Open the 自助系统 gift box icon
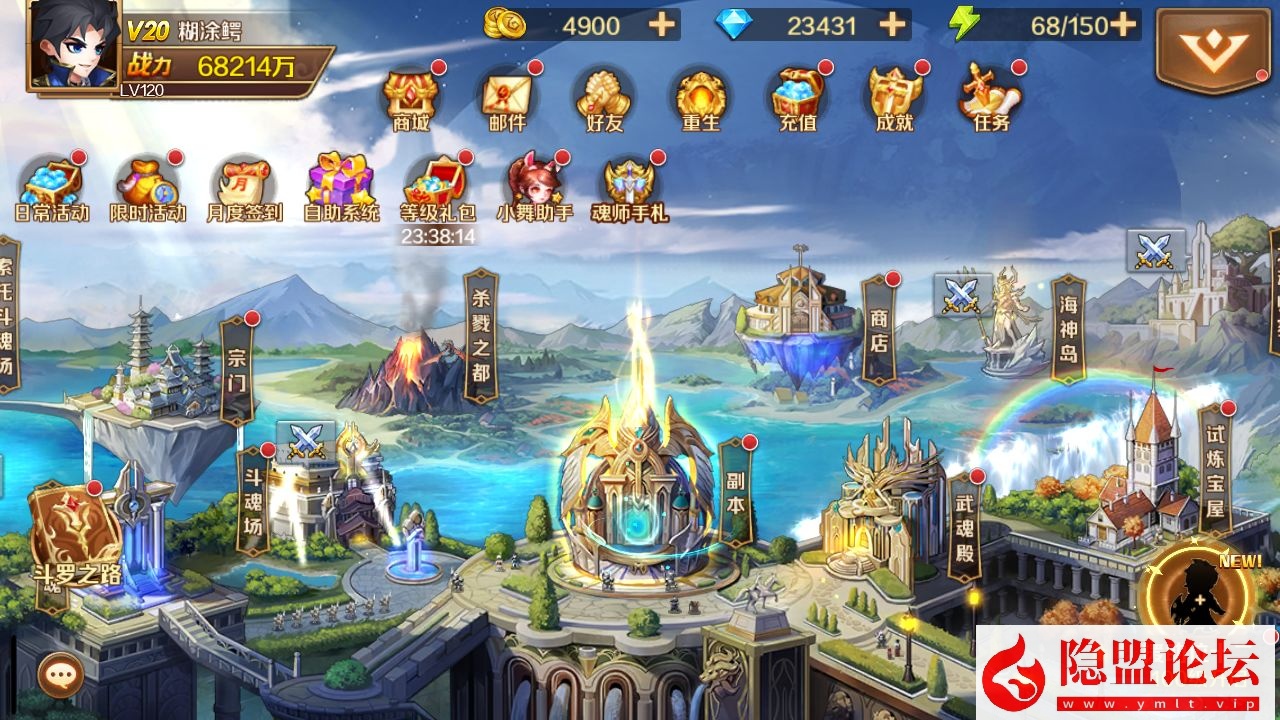 click(x=341, y=188)
